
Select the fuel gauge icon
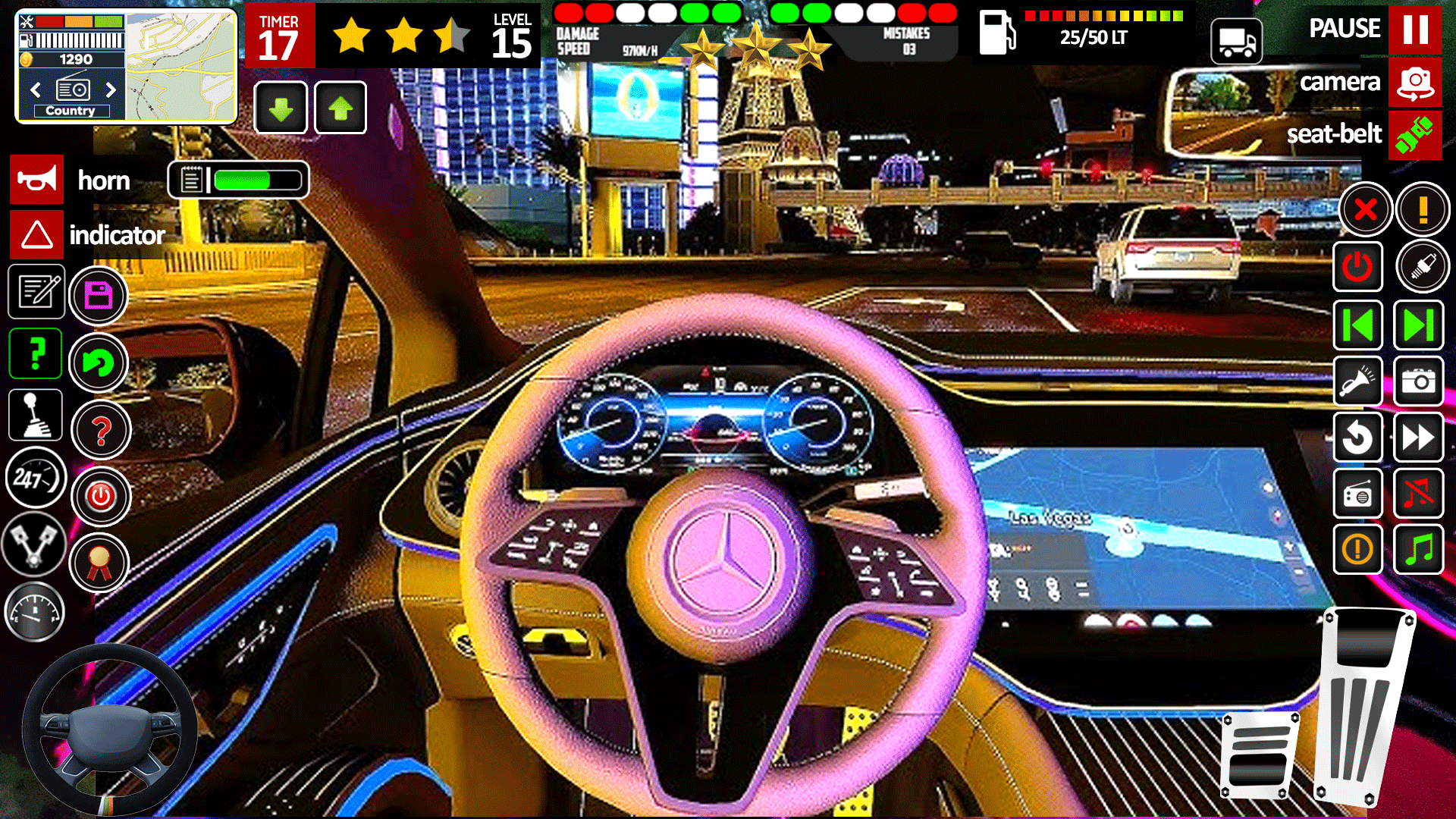coord(34,611)
